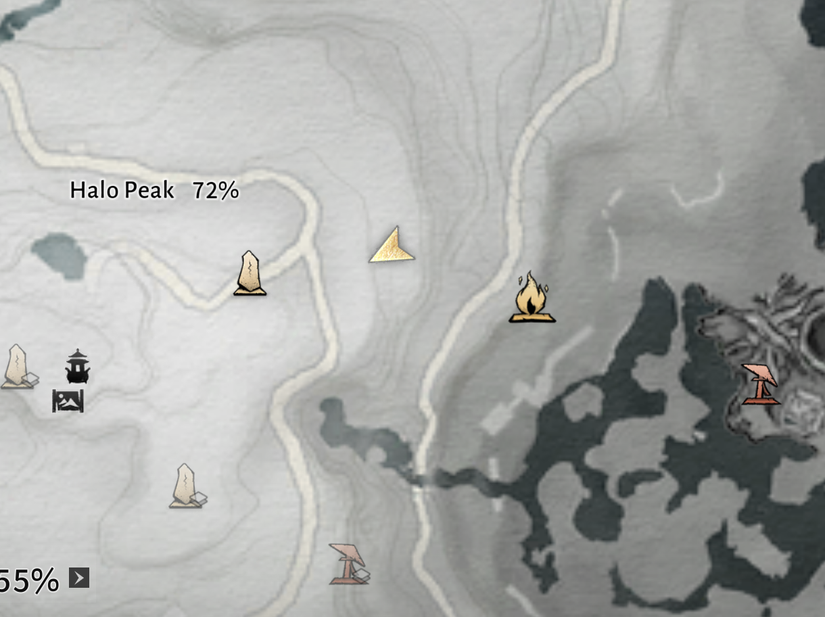
Task: Click the Halo Peak region label
Action: click(154, 190)
